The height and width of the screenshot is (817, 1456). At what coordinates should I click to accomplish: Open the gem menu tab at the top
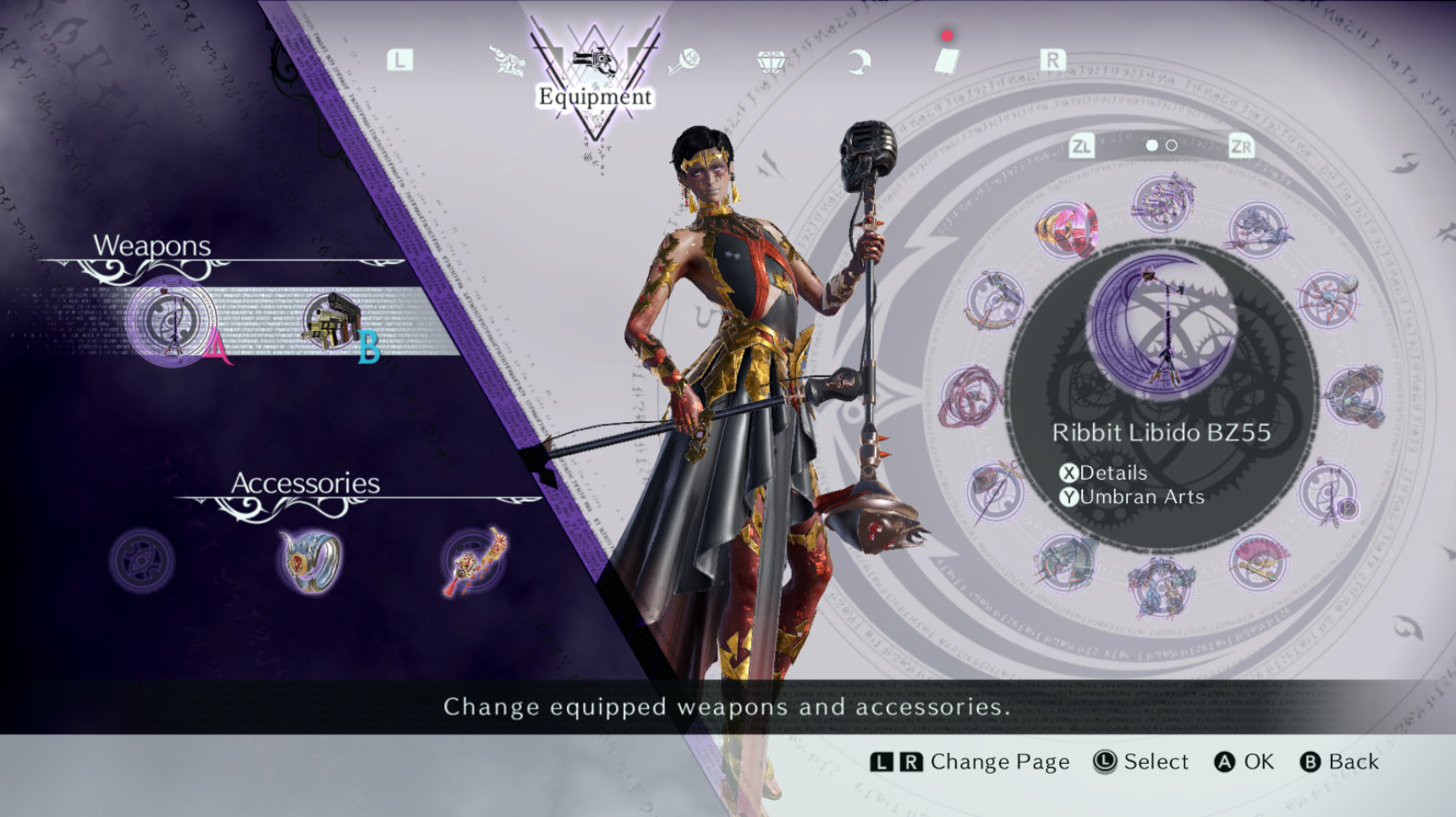click(x=772, y=59)
